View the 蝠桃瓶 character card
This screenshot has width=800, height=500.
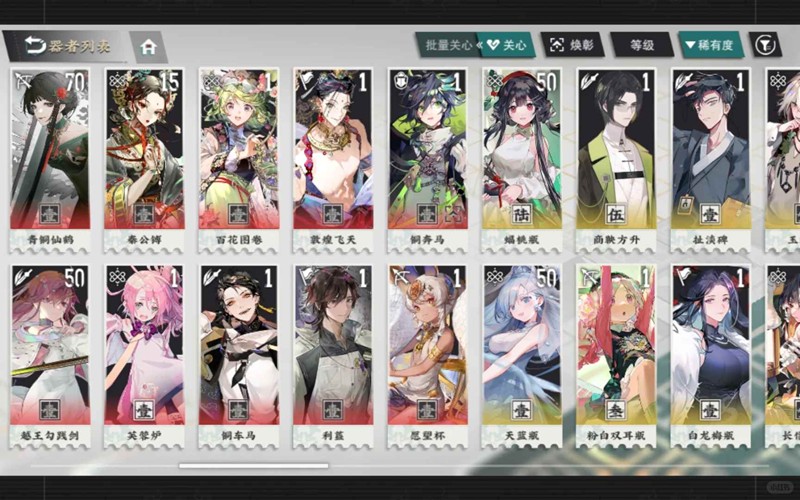(521, 155)
